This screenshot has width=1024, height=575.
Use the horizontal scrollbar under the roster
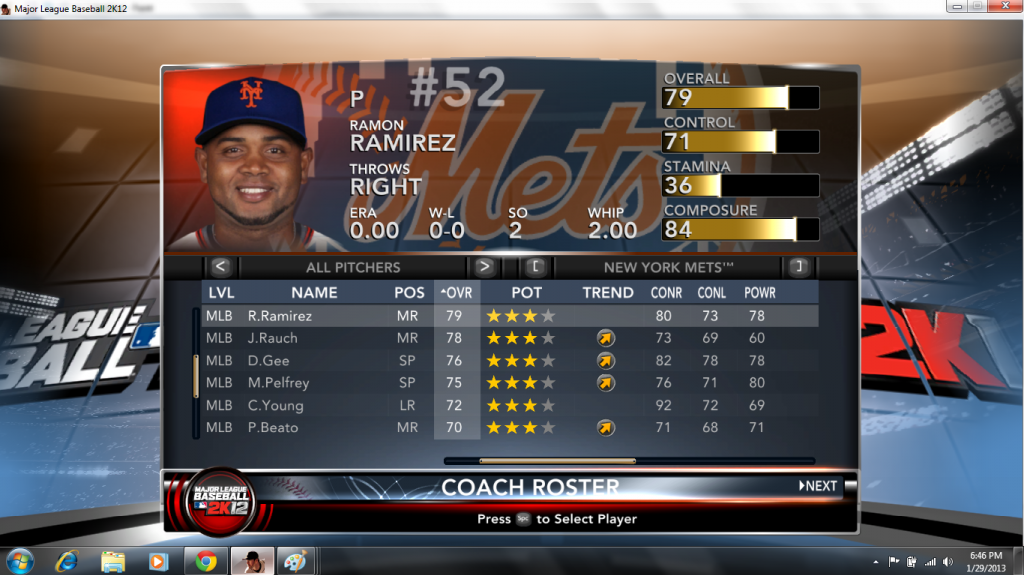(556, 461)
